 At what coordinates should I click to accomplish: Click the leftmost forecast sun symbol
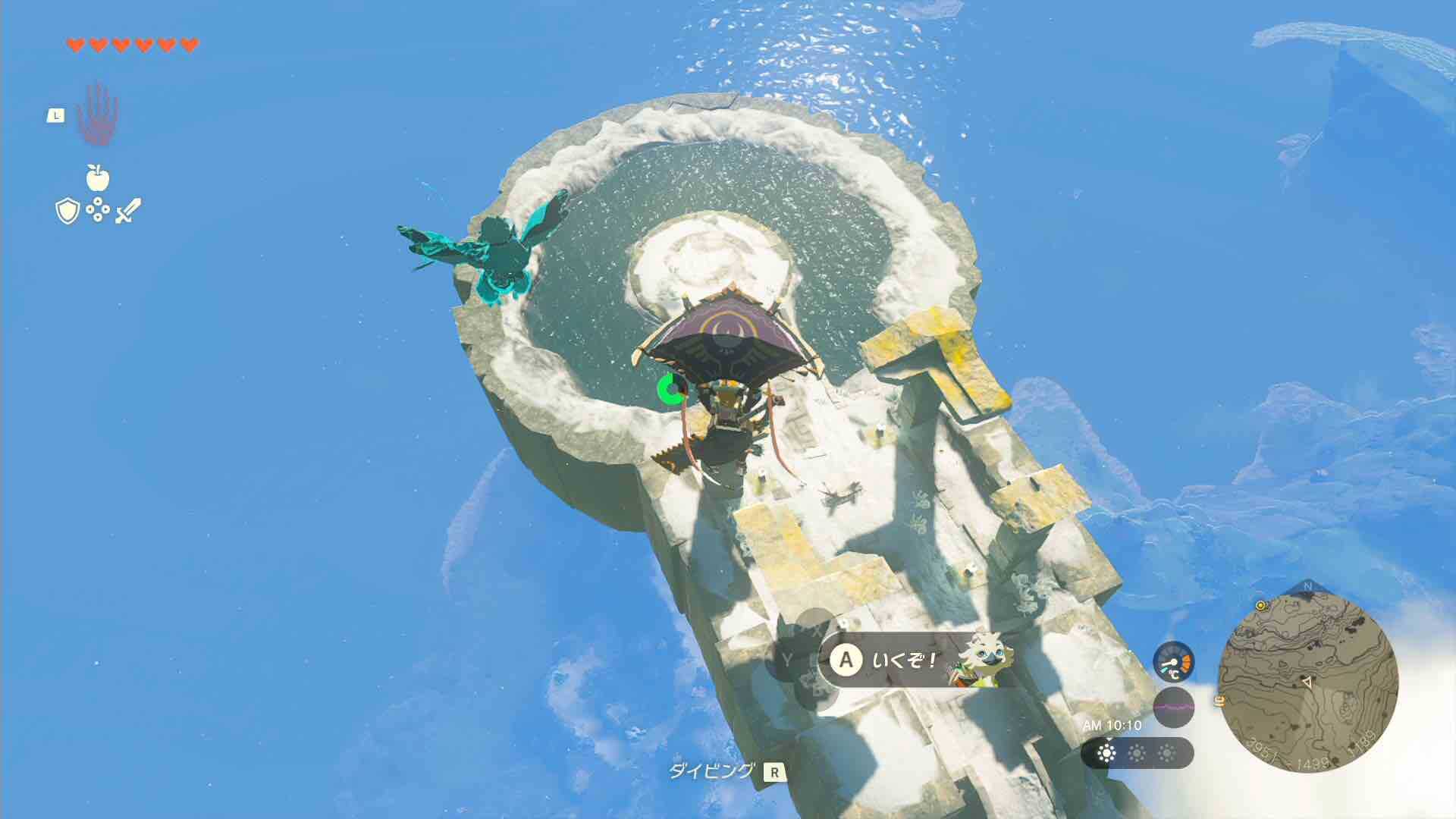(x=1106, y=752)
